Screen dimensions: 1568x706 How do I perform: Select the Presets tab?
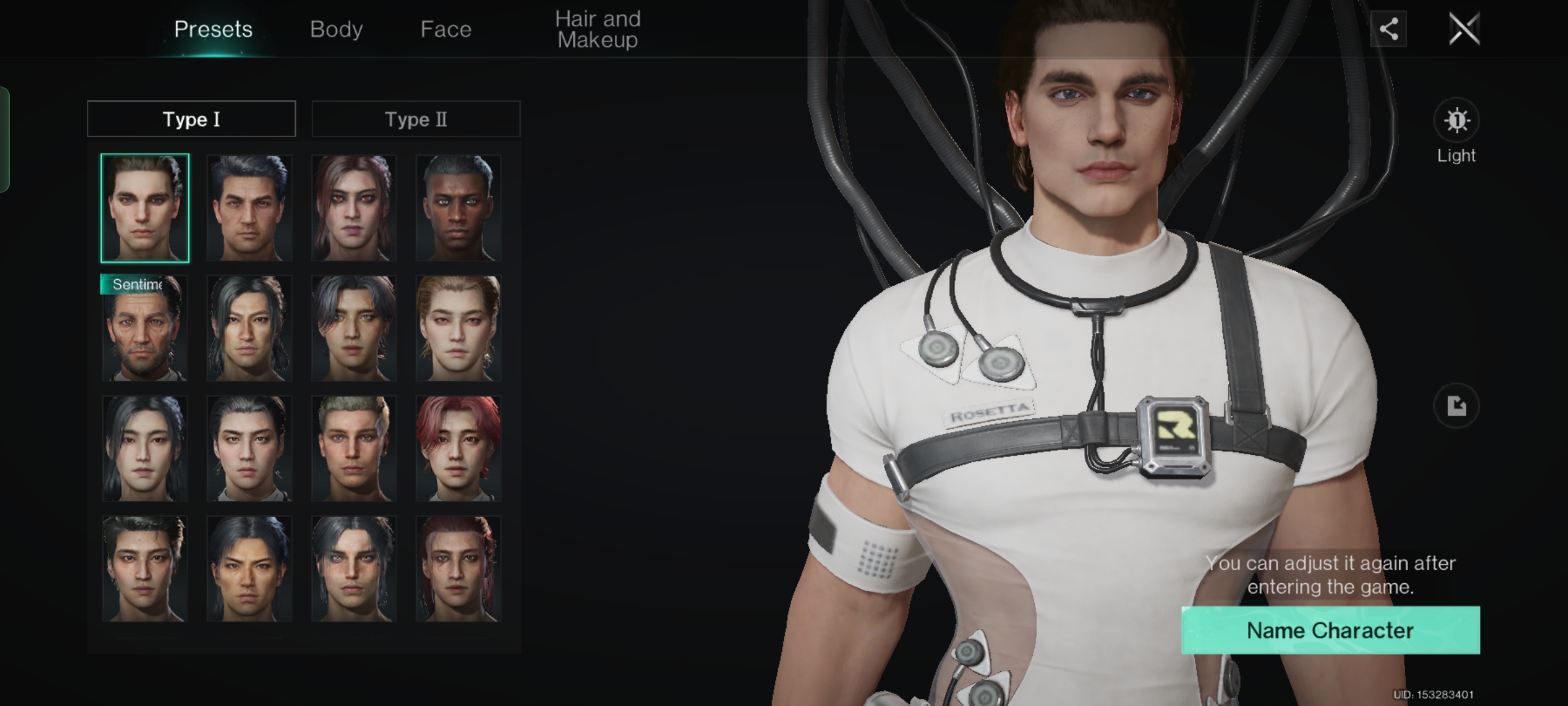pyautogui.click(x=213, y=29)
